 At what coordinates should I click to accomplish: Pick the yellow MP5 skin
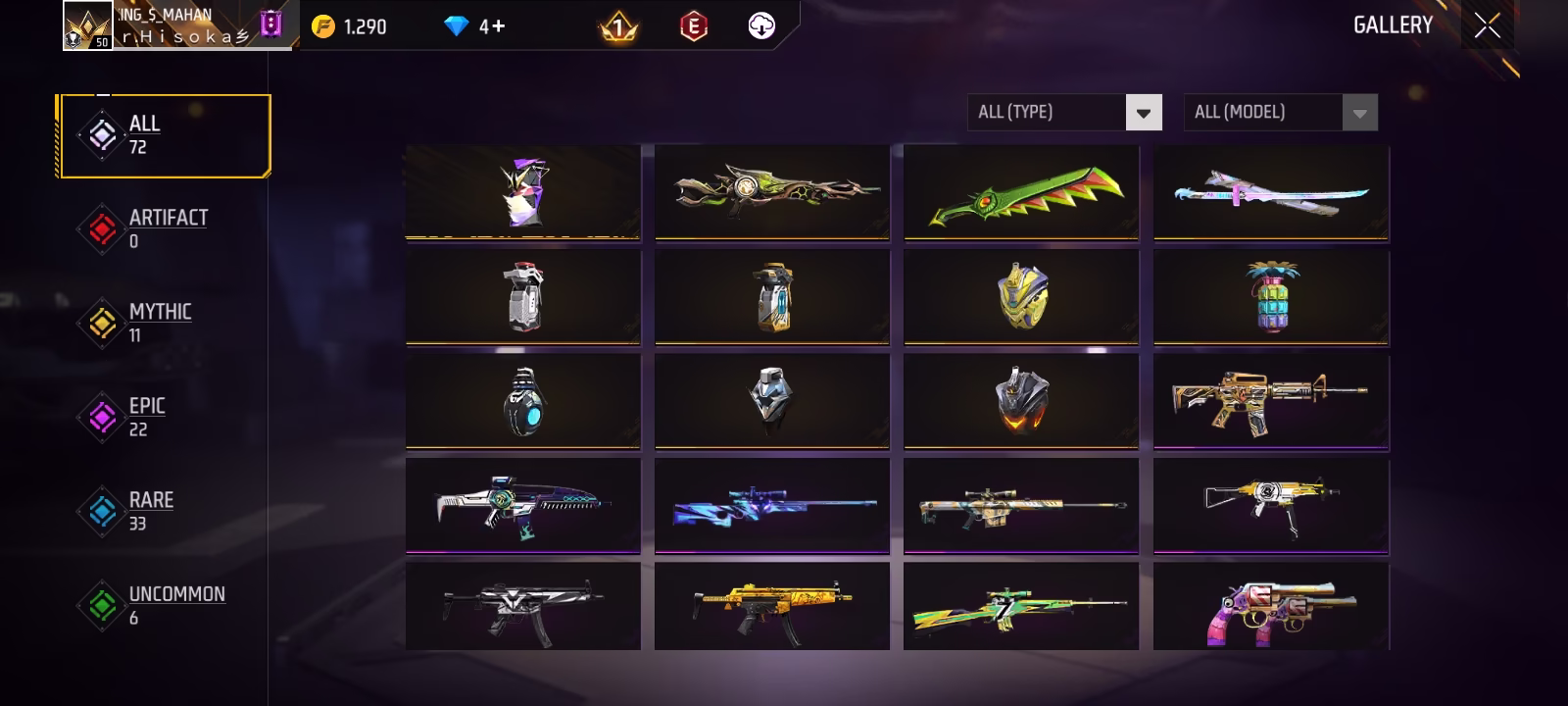(772, 607)
